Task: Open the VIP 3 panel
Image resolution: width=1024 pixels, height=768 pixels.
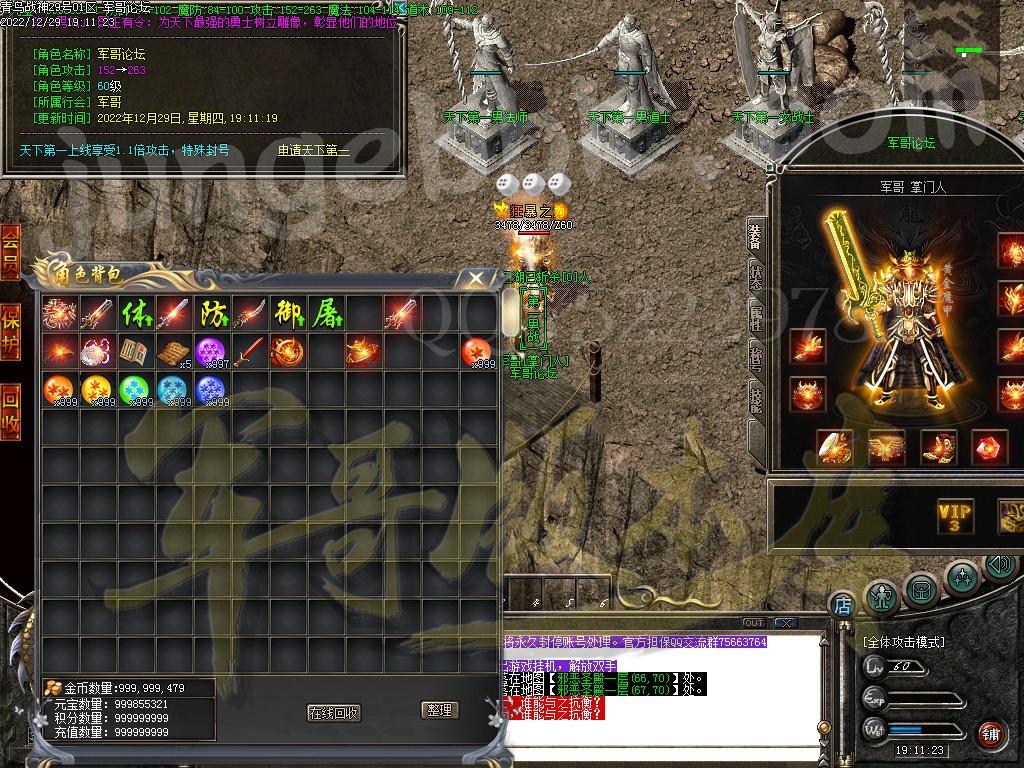Action: click(x=955, y=516)
